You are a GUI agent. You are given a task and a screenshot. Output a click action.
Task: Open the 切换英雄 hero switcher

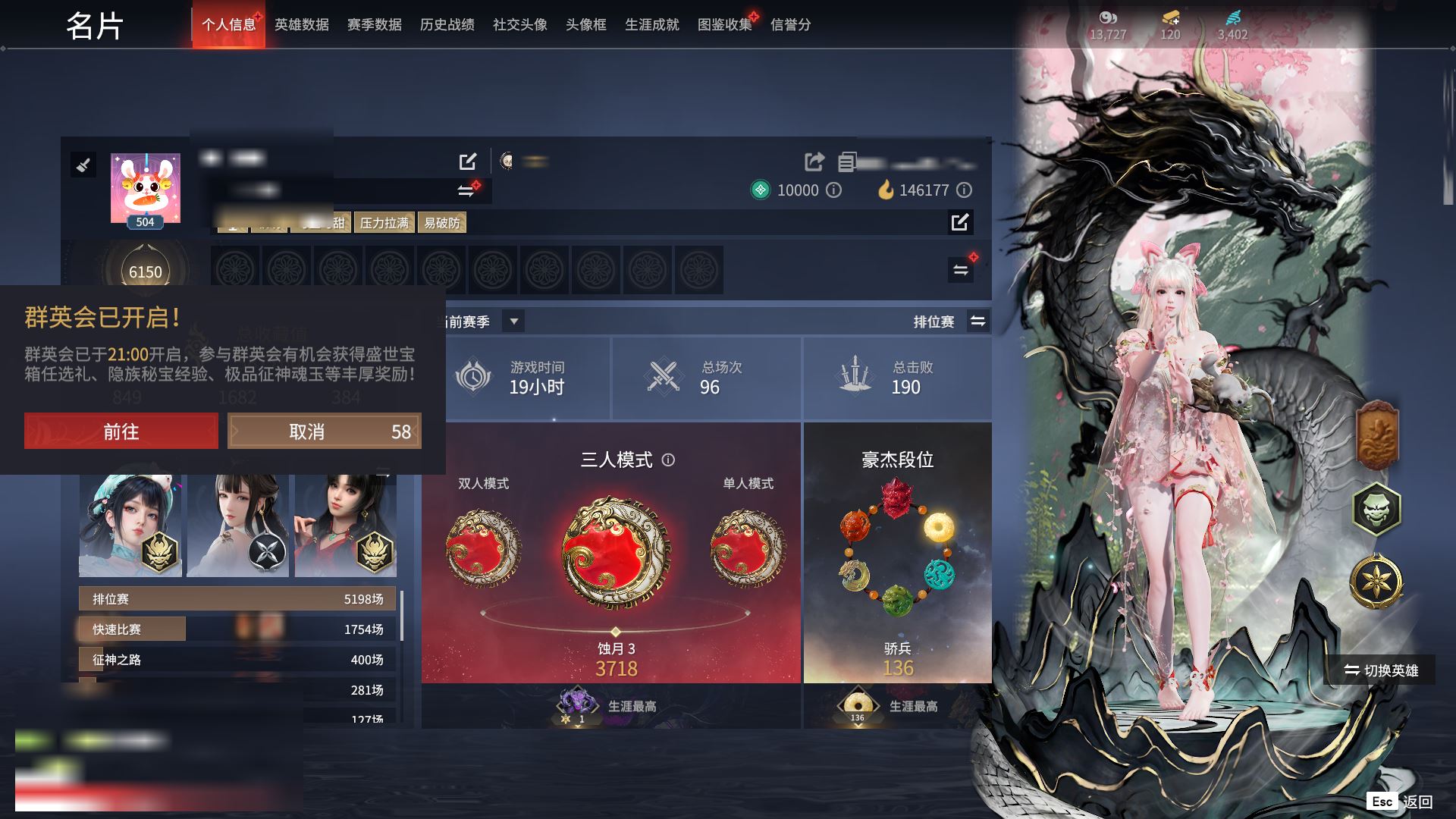(x=1380, y=670)
